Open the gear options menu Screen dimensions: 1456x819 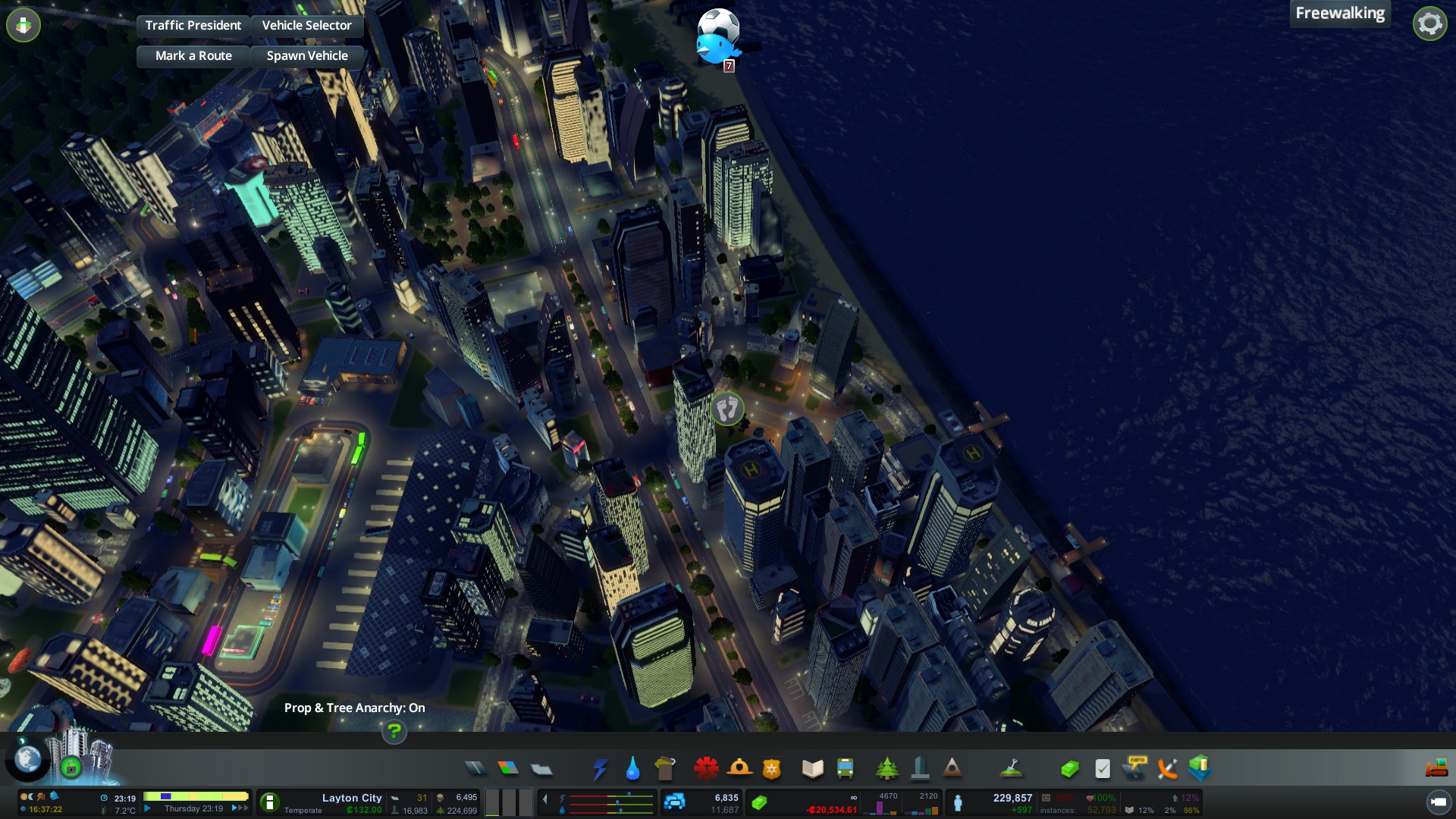pos(1429,24)
